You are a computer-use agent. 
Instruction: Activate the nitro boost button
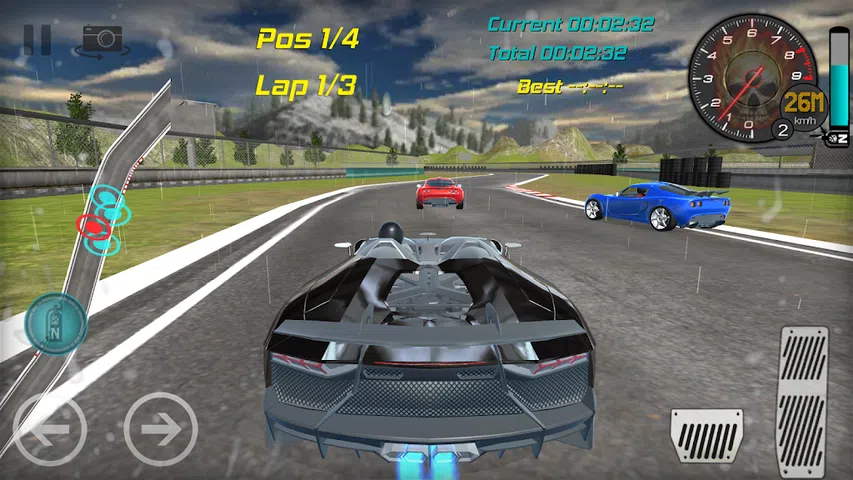pyautogui.click(x=55, y=323)
